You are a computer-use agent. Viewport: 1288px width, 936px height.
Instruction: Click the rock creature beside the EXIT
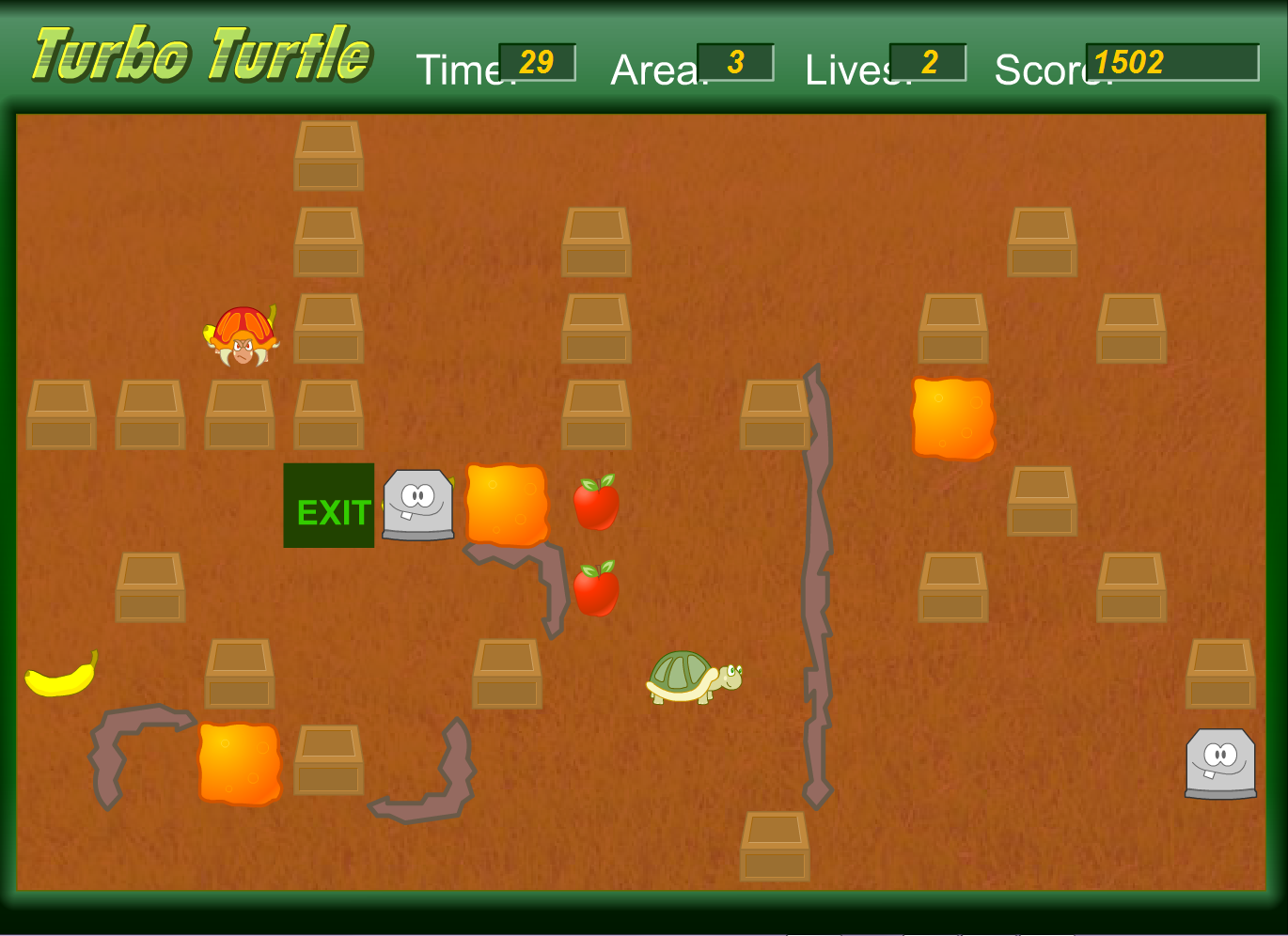click(x=416, y=507)
